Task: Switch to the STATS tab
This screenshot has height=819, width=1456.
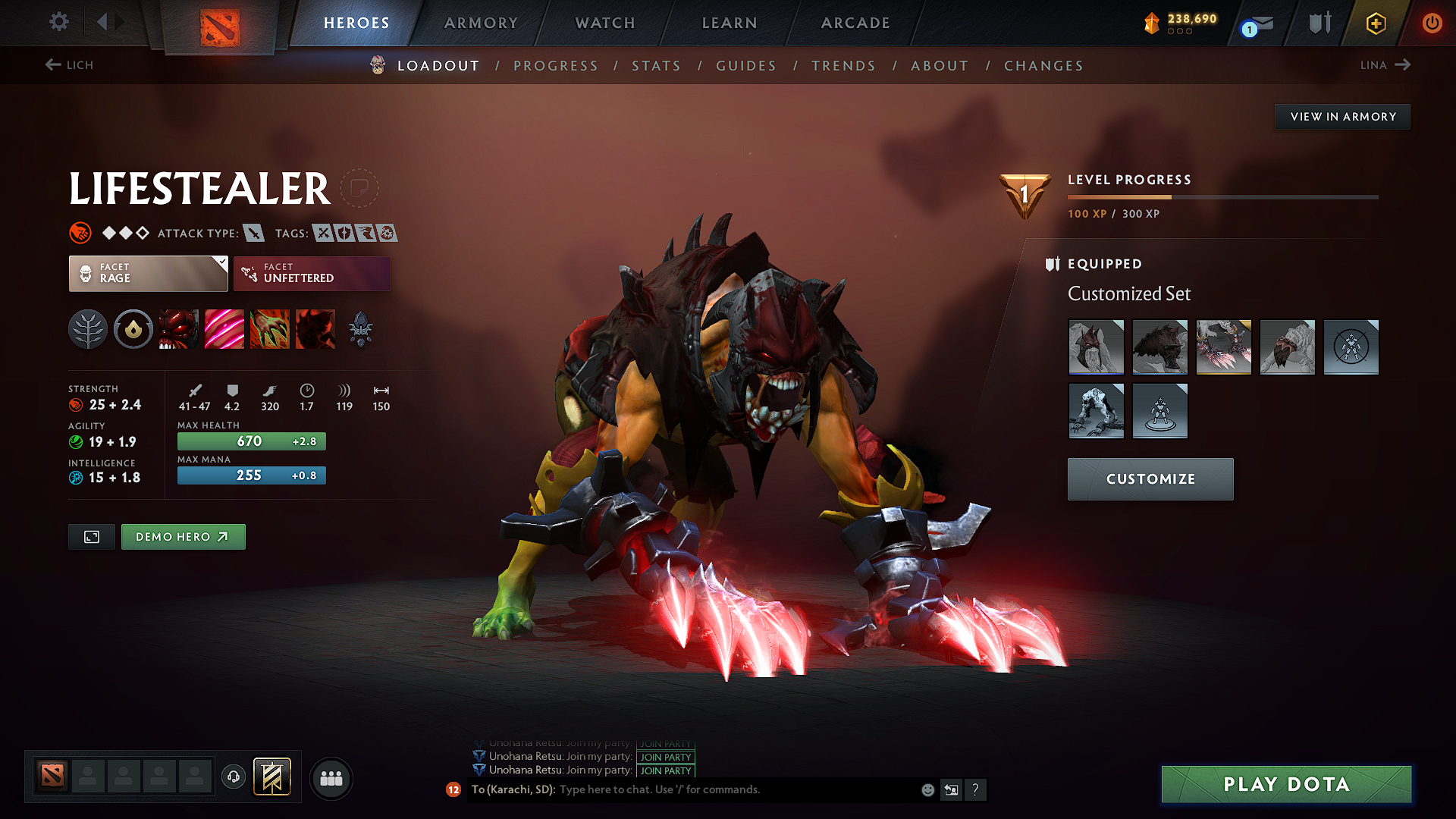Action: [x=656, y=66]
